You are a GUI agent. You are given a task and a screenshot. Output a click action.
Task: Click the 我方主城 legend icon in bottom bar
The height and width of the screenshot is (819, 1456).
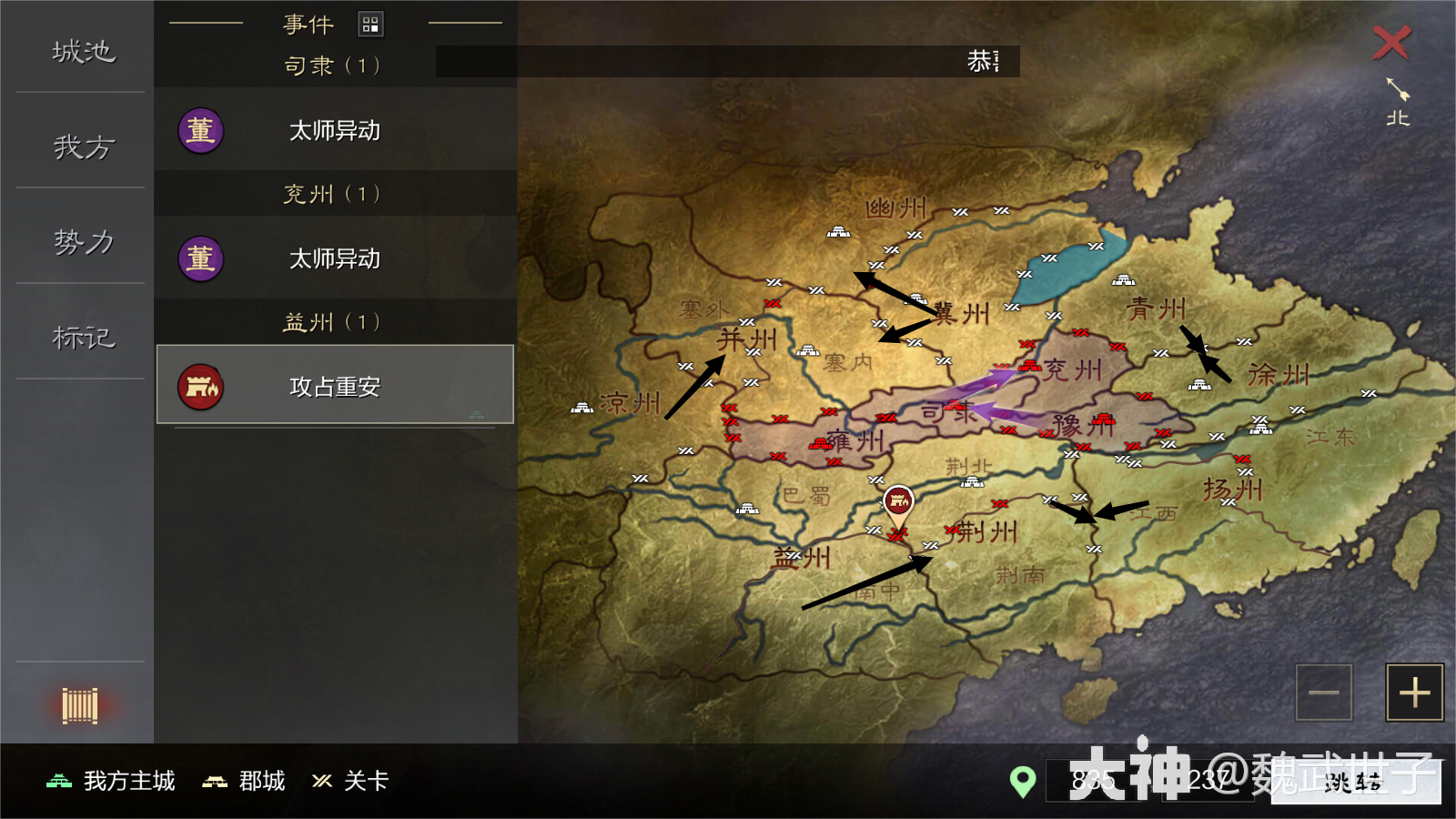[x=56, y=781]
